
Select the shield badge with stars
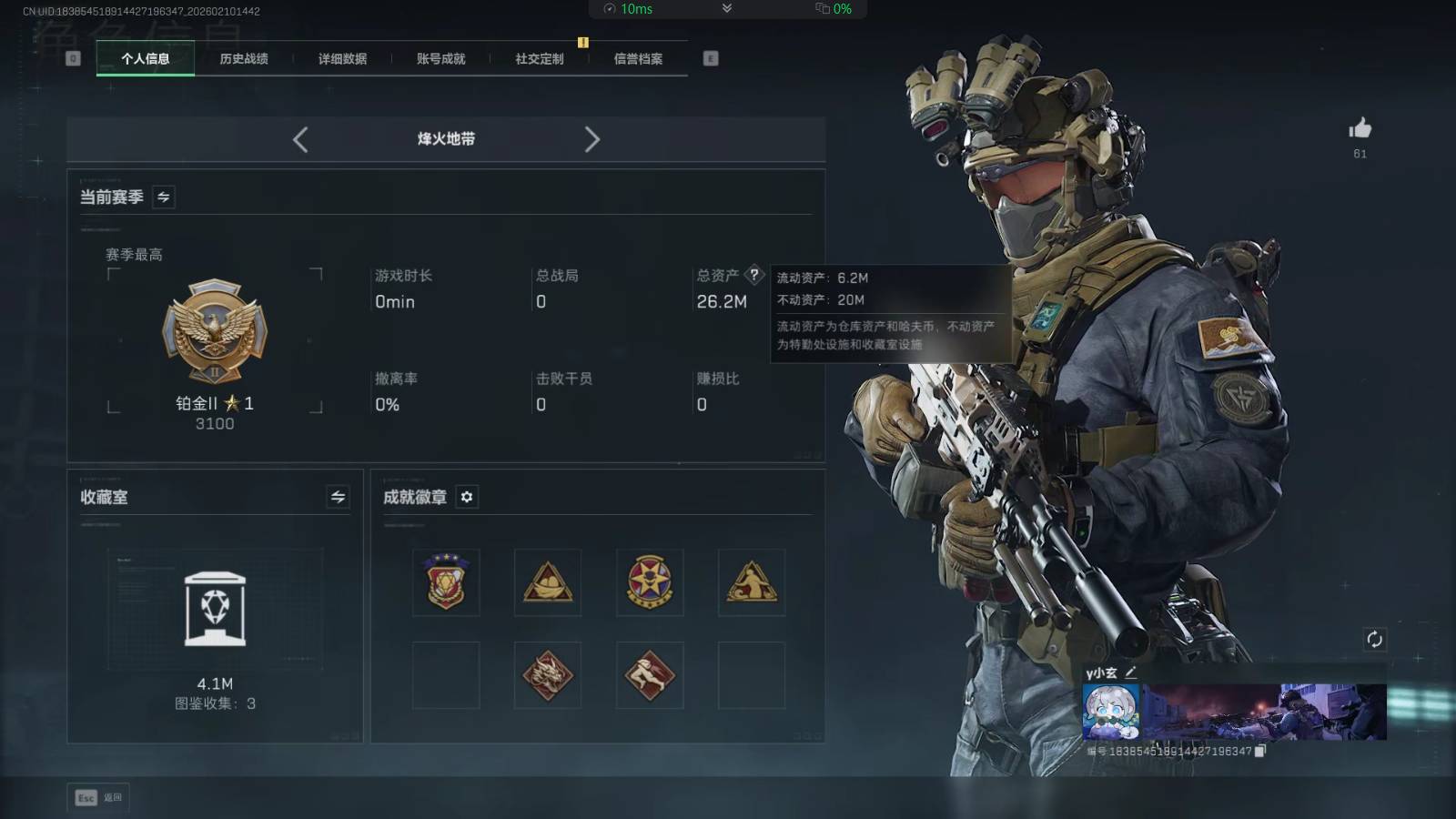tap(446, 582)
